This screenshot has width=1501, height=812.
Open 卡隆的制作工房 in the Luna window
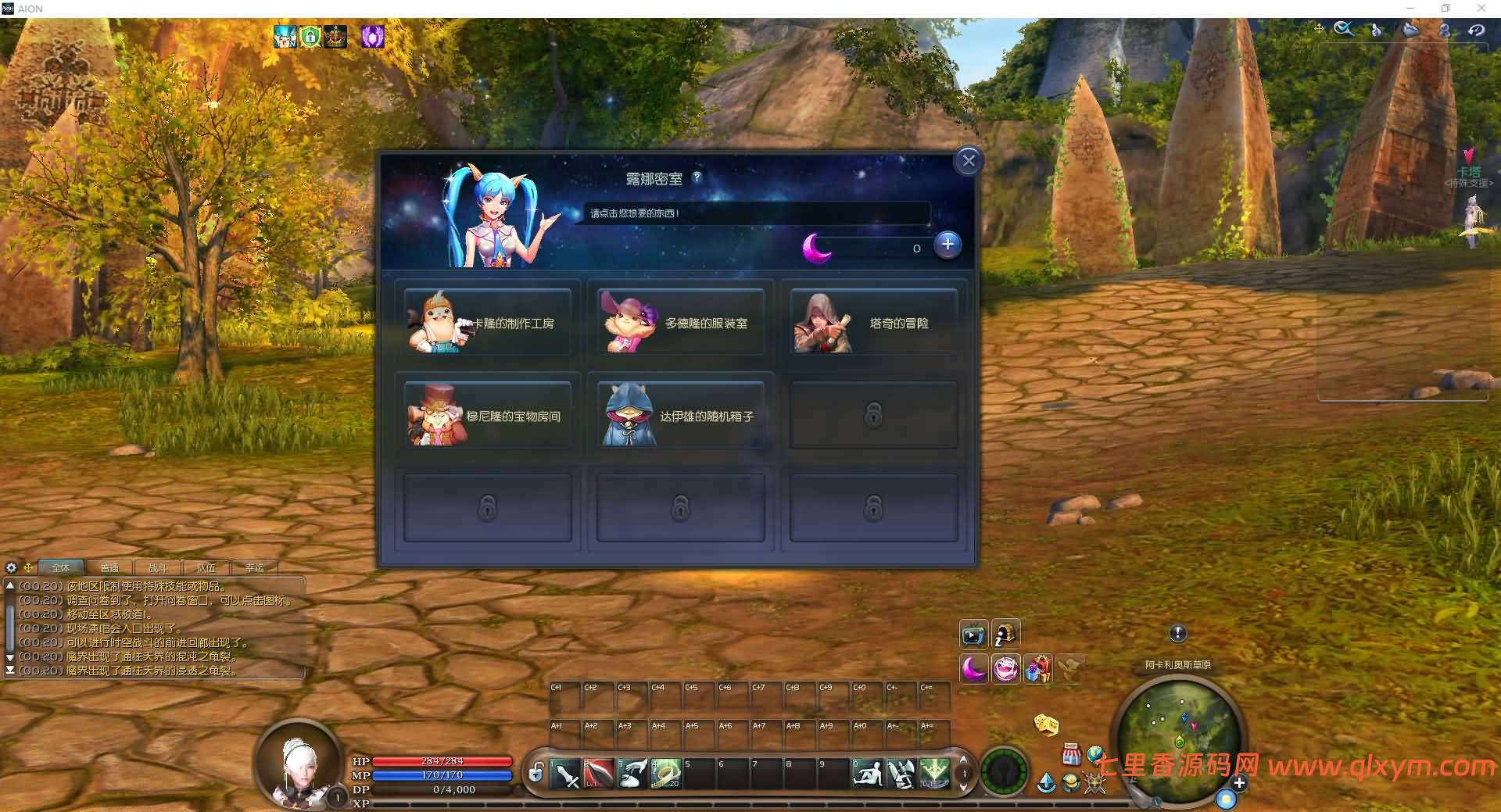point(488,322)
